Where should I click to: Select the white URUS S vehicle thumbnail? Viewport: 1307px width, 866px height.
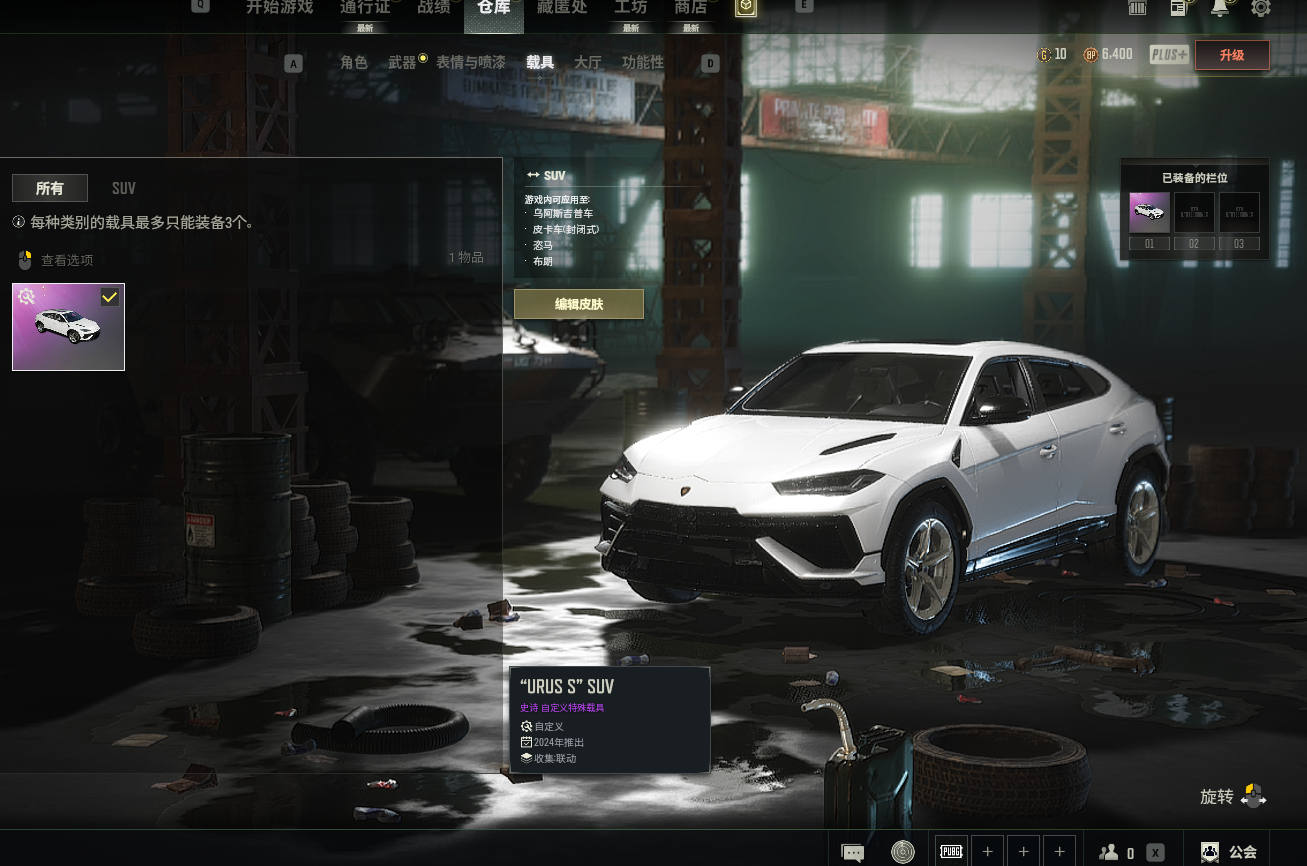click(x=68, y=326)
